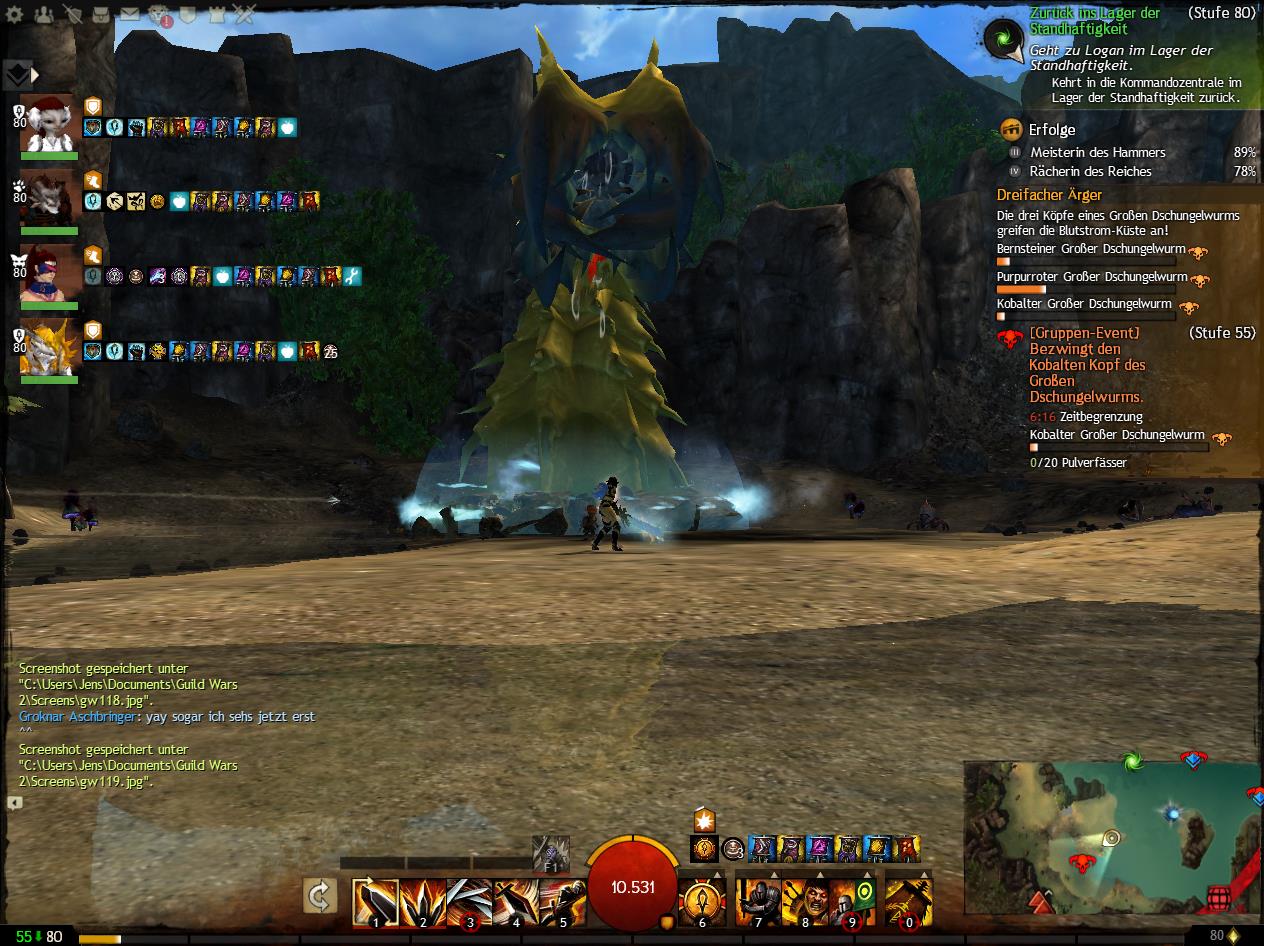This screenshot has height=946, width=1264.
Task: Open the game menu gear icon
Action: [x=15, y=15]
